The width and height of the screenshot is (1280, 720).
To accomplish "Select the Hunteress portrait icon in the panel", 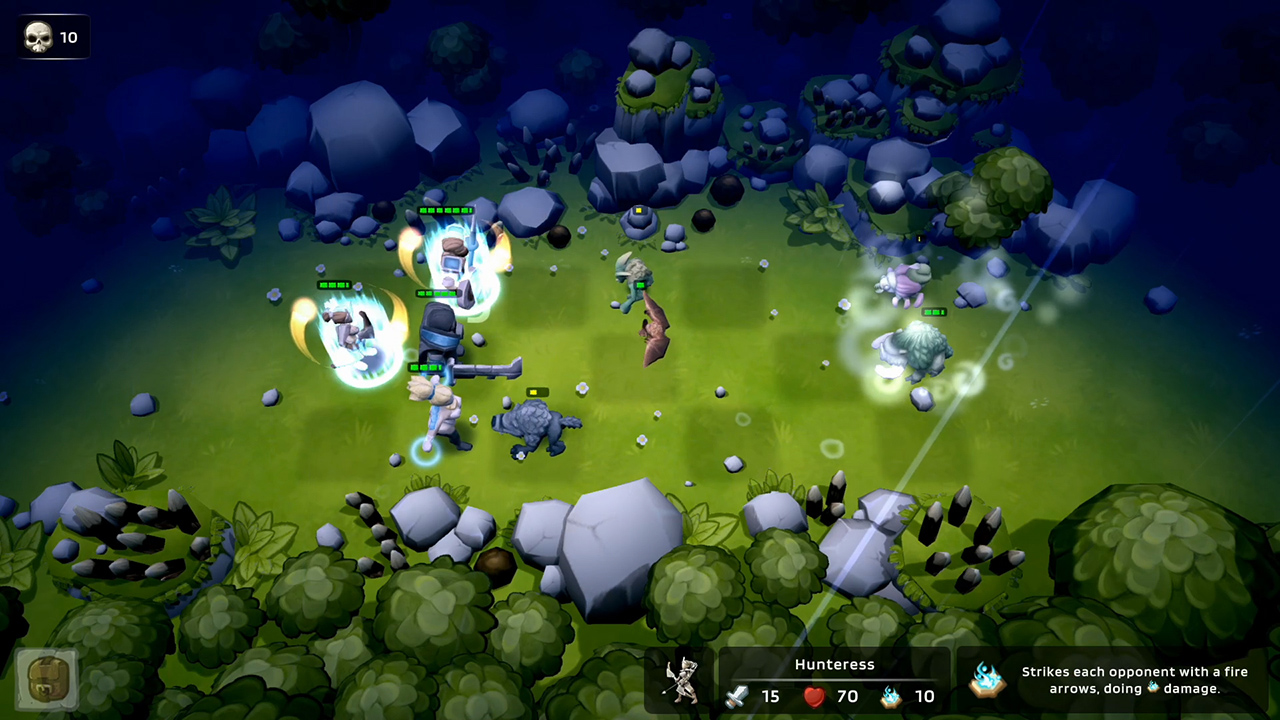I will point(684,680).
